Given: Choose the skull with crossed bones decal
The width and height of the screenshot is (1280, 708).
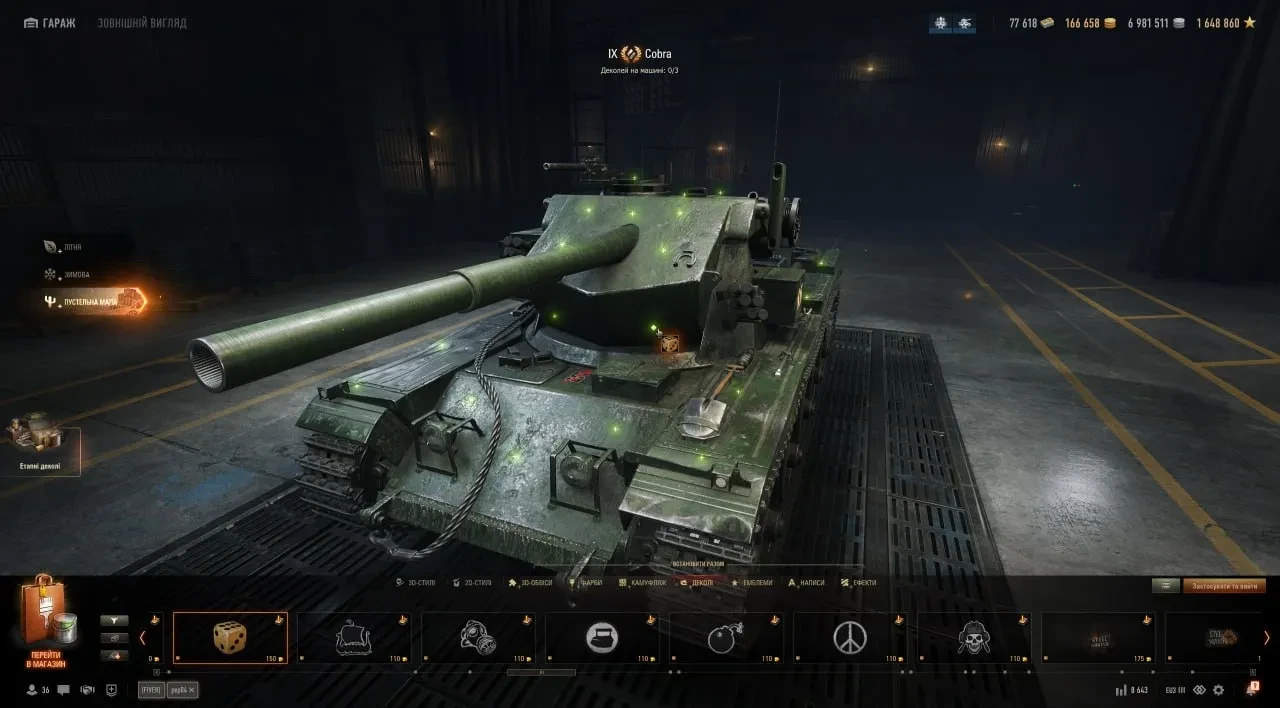Looking at the screenshot, I should pyautogui.click(x=974, y=637).
